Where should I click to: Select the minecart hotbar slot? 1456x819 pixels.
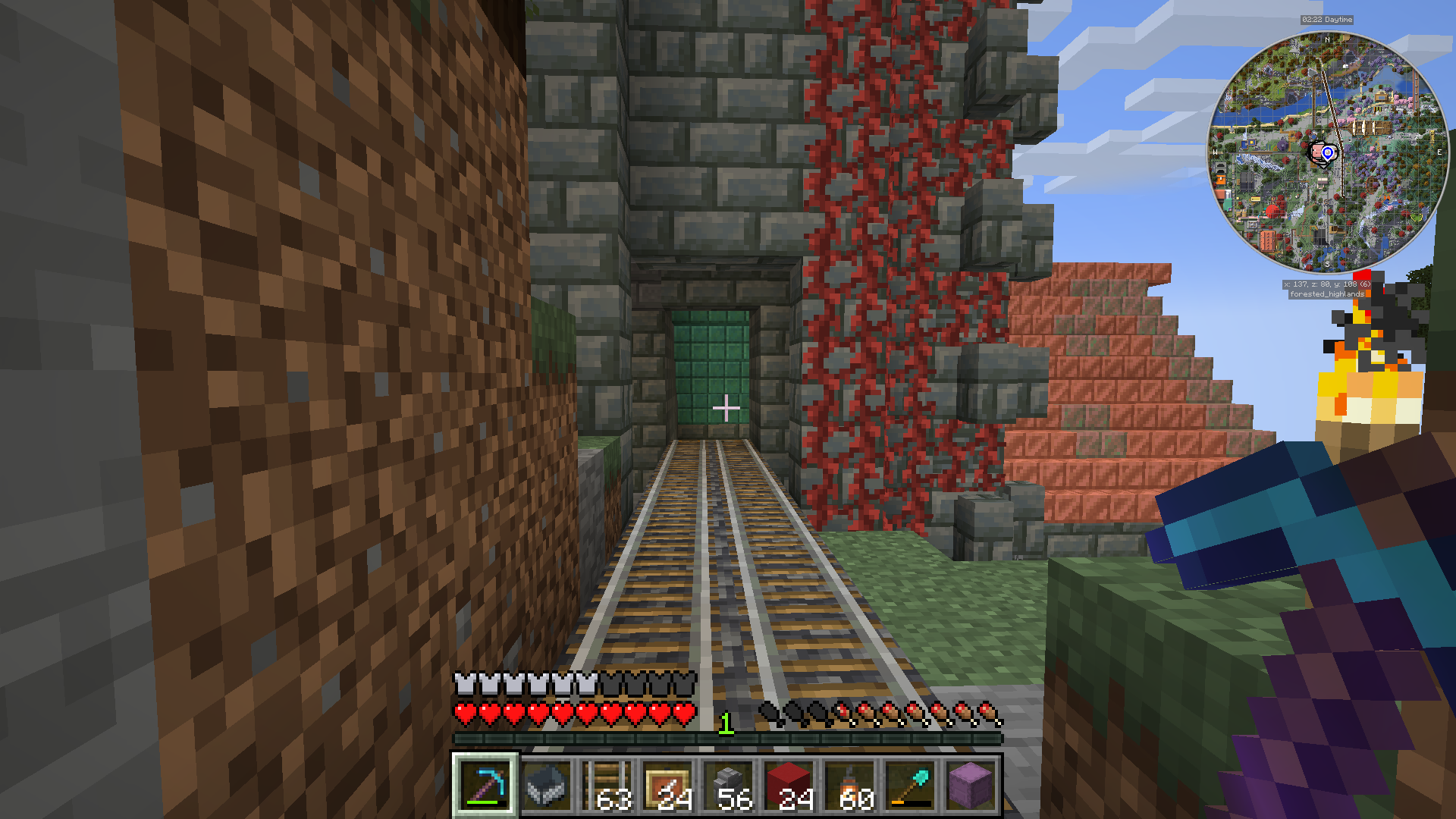(x=546, y=785)
